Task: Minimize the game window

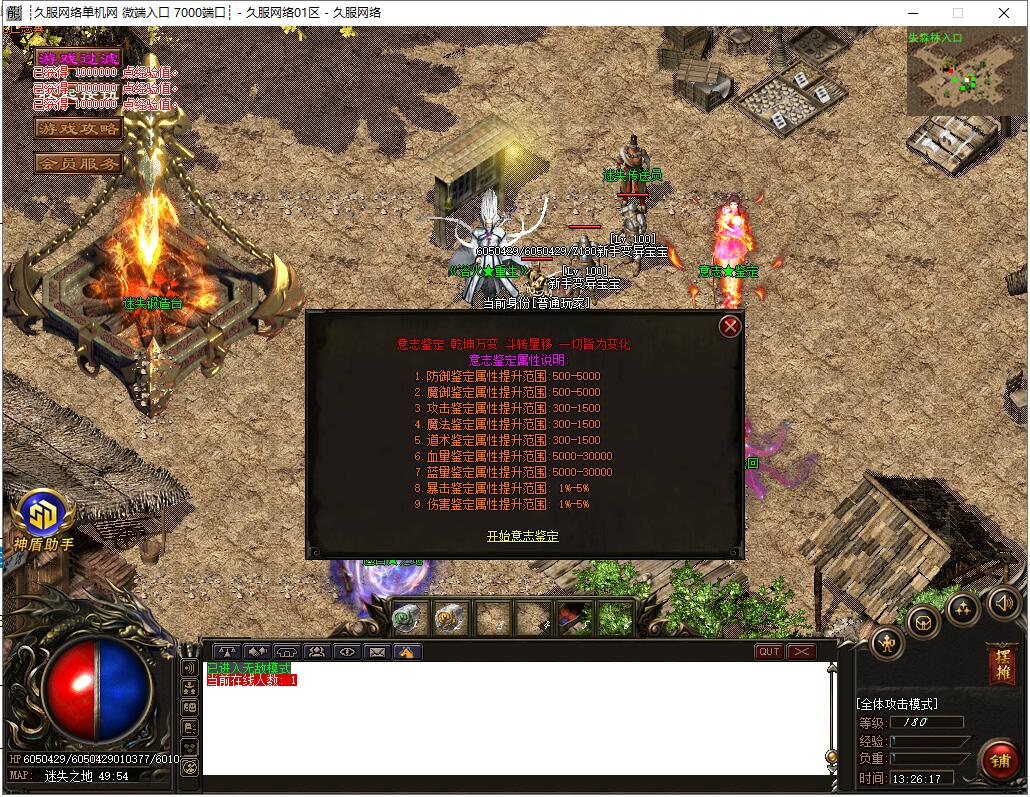Action: [x=912, y=13]
